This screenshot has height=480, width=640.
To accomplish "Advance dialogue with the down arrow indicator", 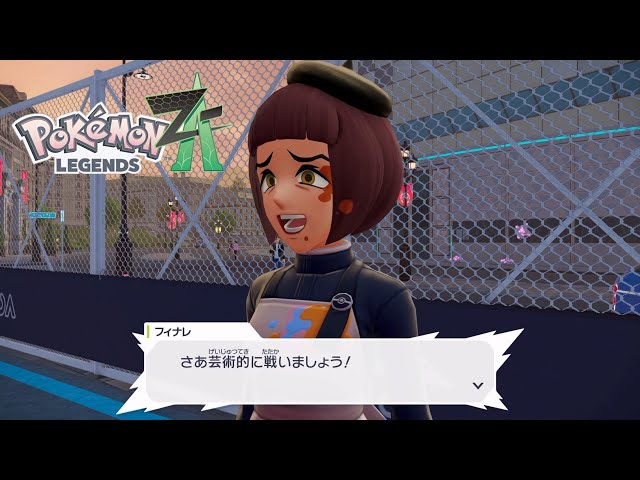I will pos(477,385).
